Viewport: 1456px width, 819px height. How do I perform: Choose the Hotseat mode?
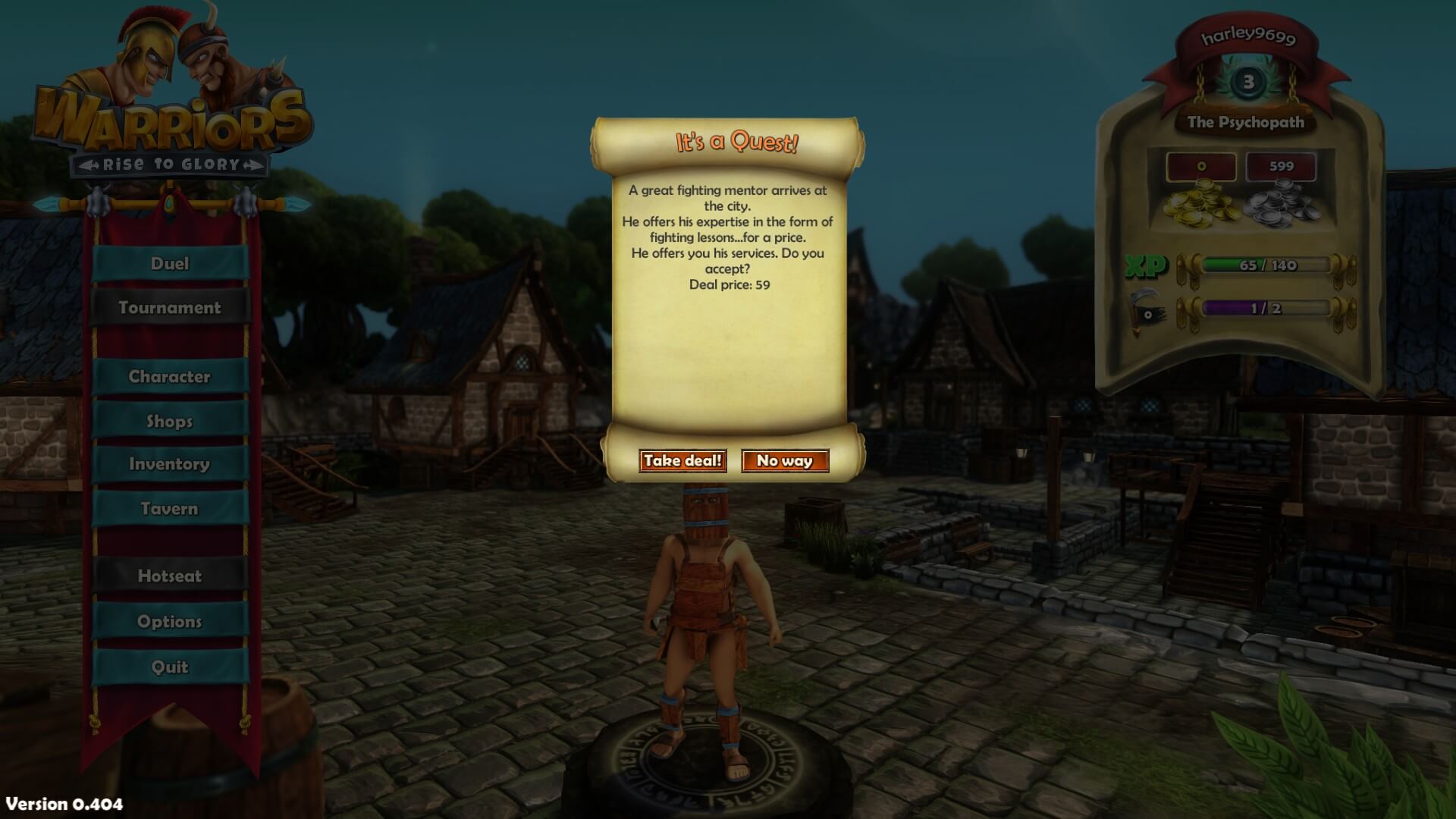tap(170, 576)
